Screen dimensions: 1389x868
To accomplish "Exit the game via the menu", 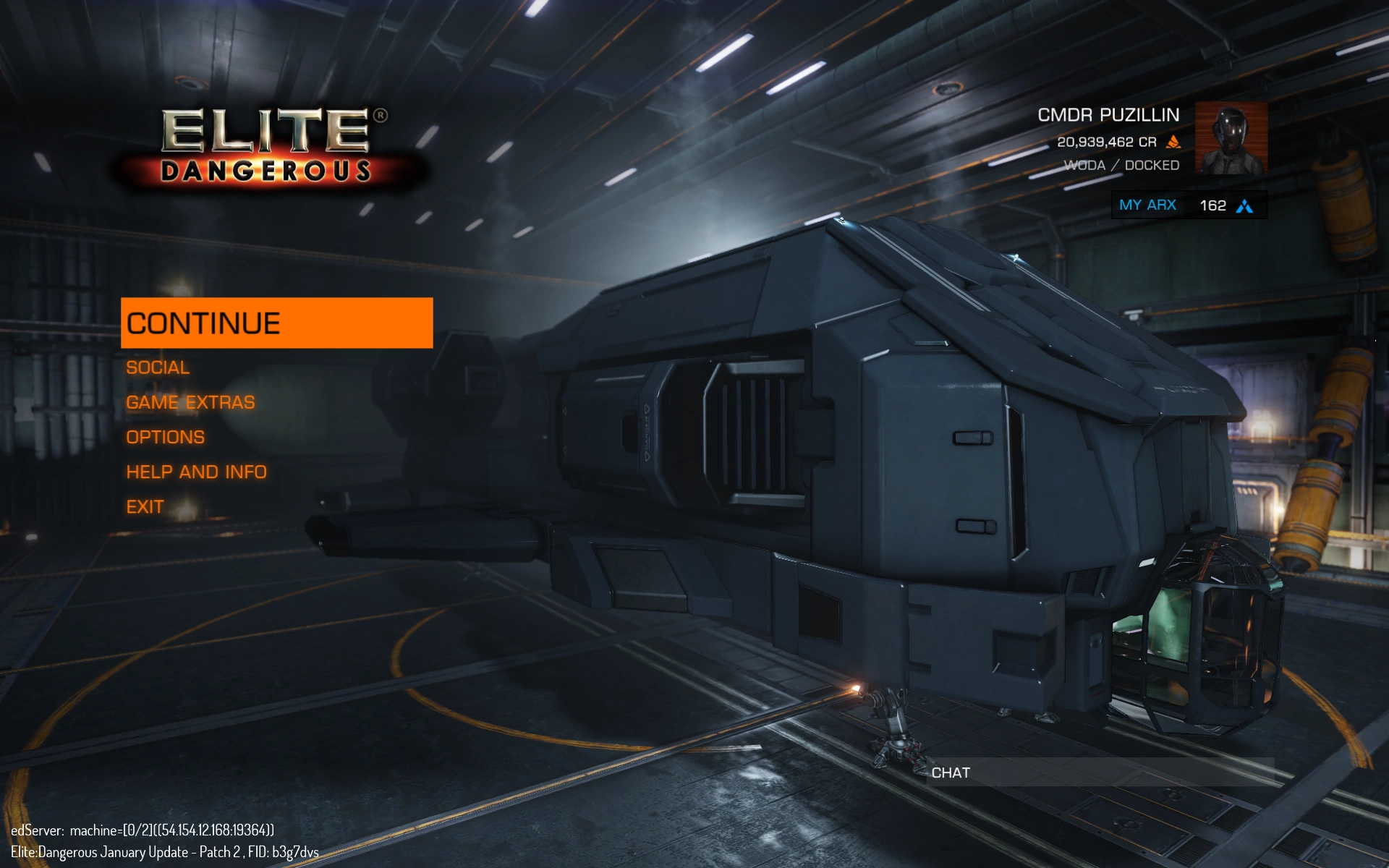I will 145,506.
